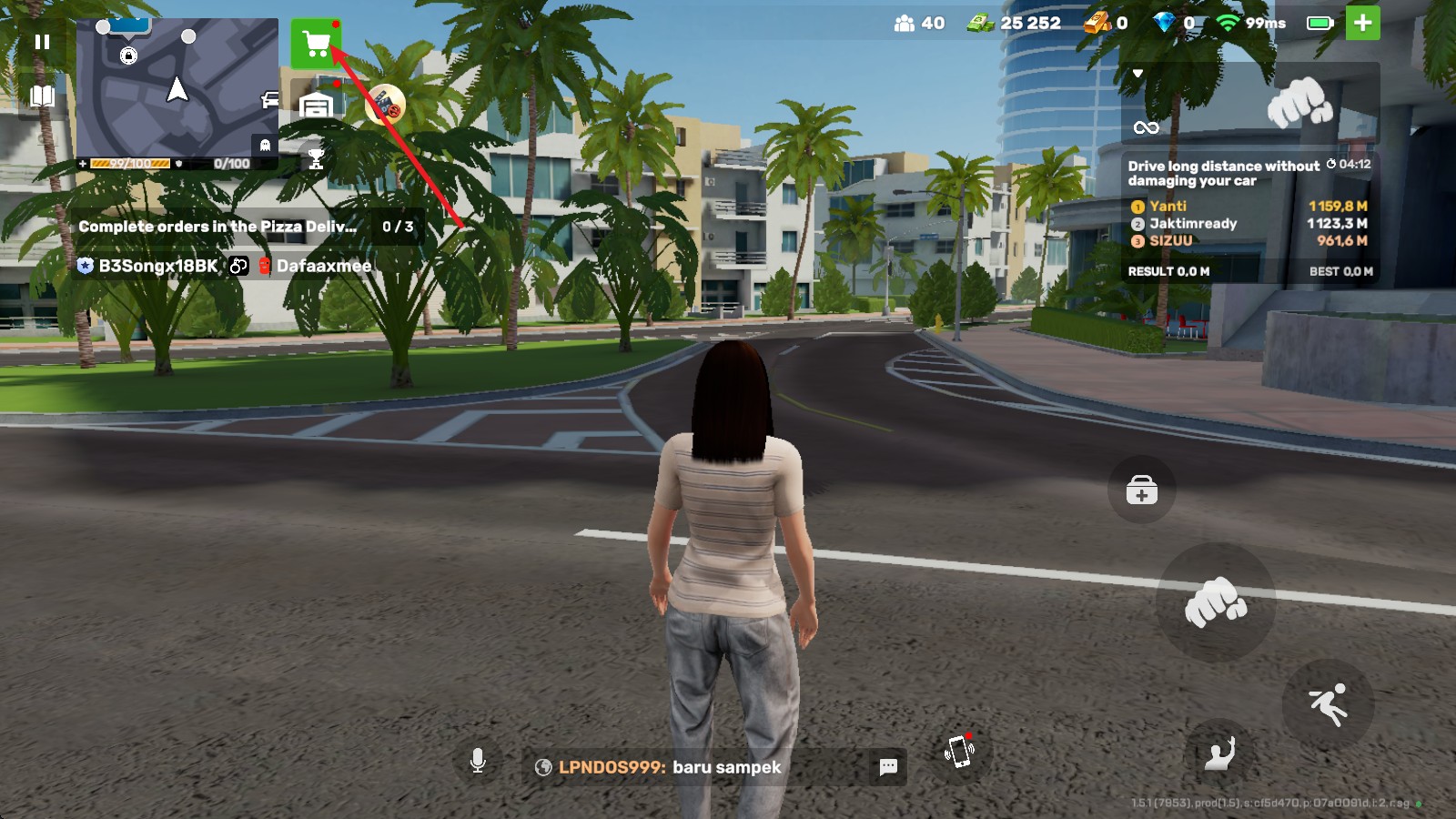Trigger the waving emote button
Screen dimensions: 1456x819
coord(1219,753)
